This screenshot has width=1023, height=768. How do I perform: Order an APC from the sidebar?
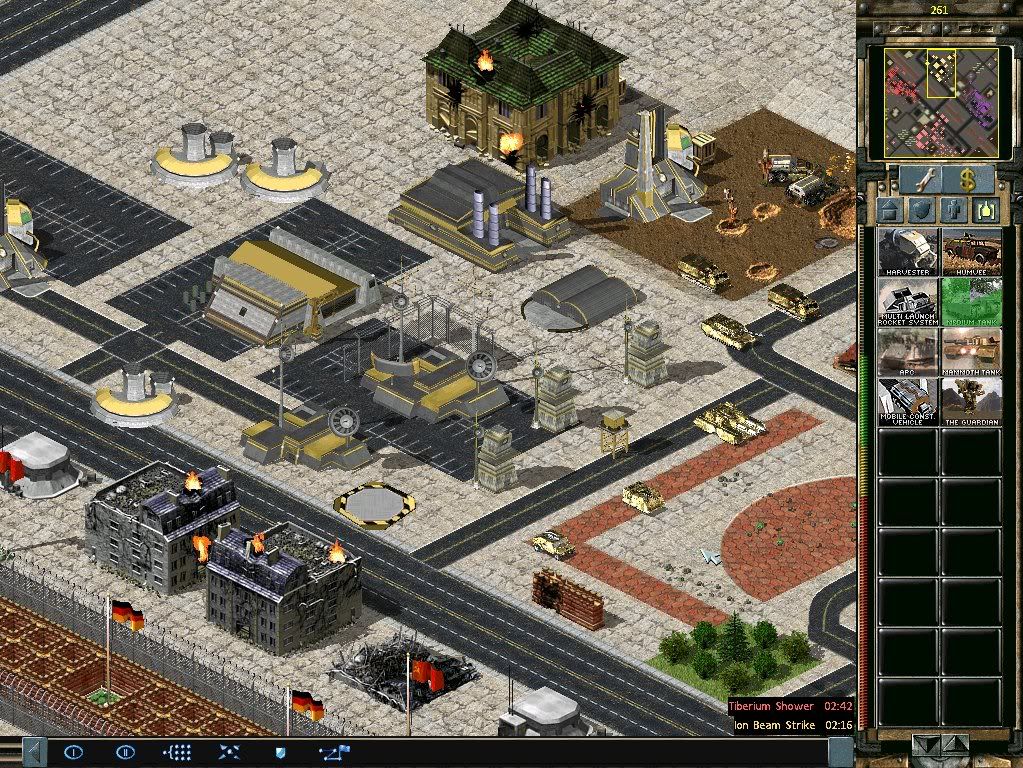click(x=908, y=352)
